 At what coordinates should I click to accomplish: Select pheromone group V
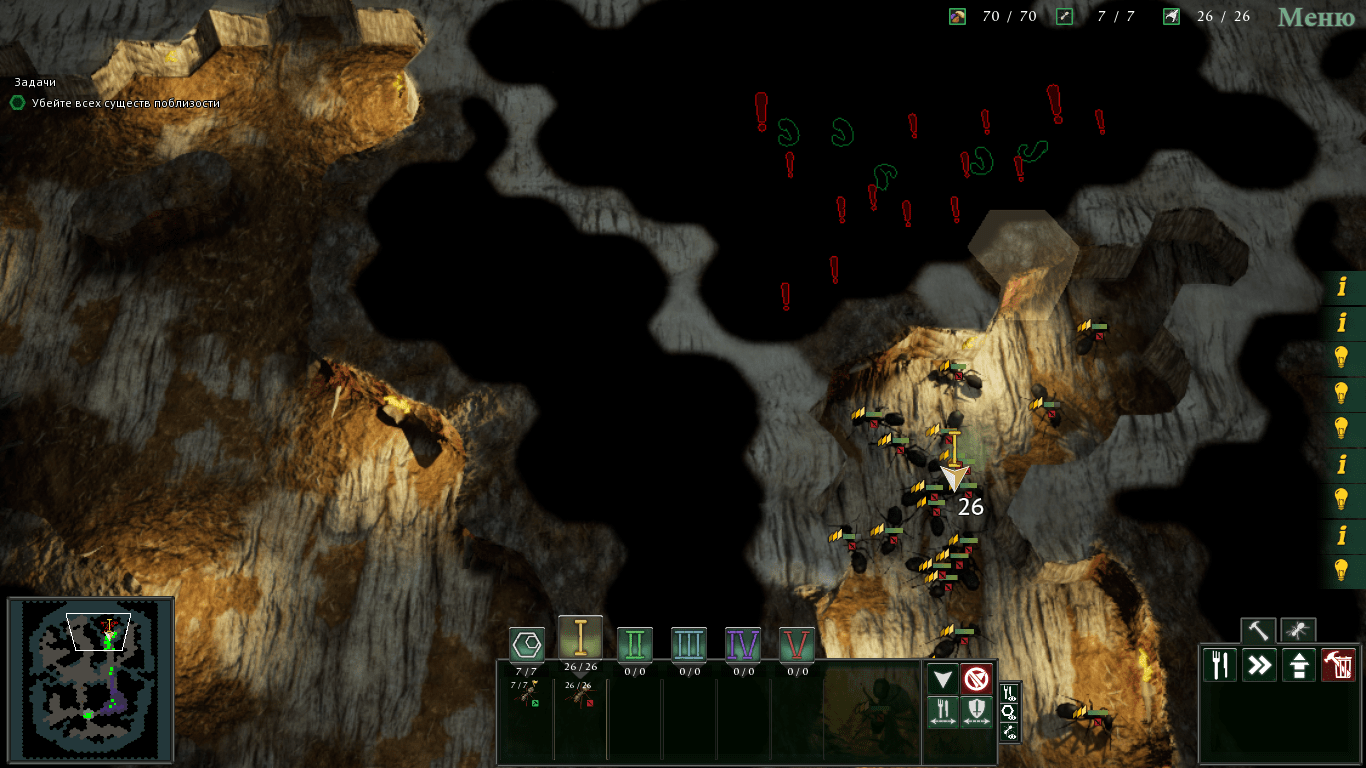[797, 645]
